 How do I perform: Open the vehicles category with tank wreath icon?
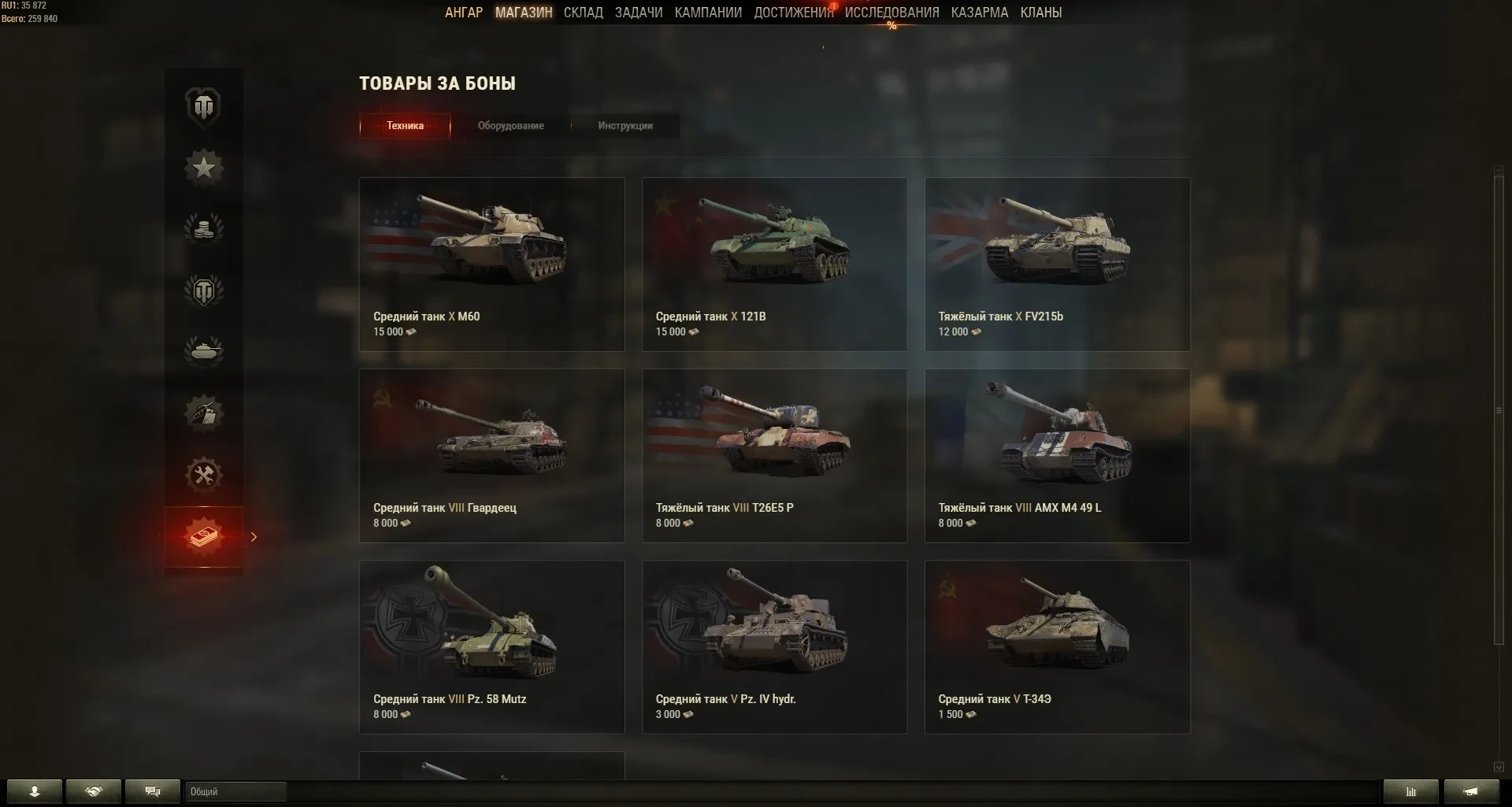point(205,350)
